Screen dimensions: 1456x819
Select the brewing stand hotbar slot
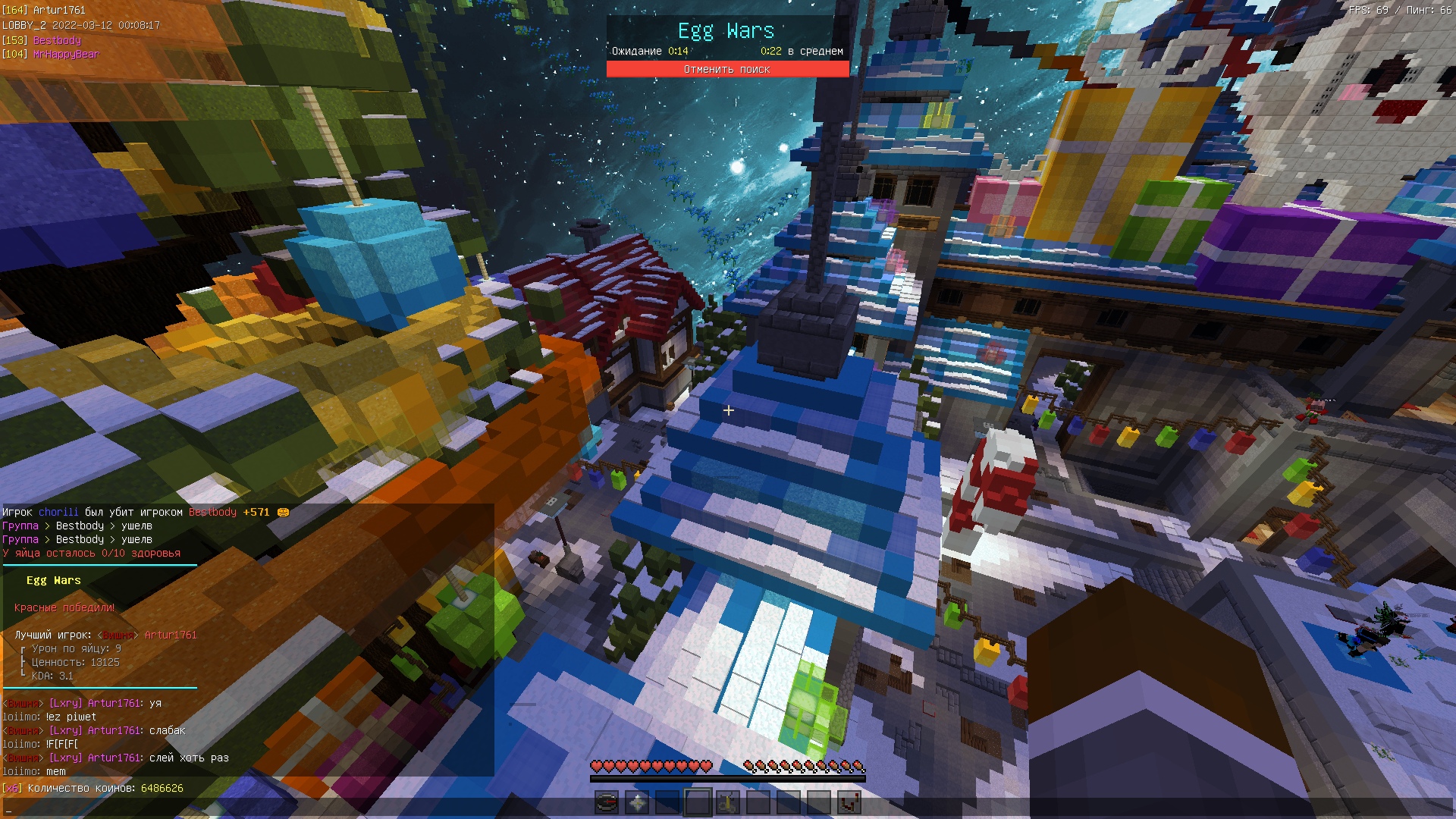pos(728,802)
